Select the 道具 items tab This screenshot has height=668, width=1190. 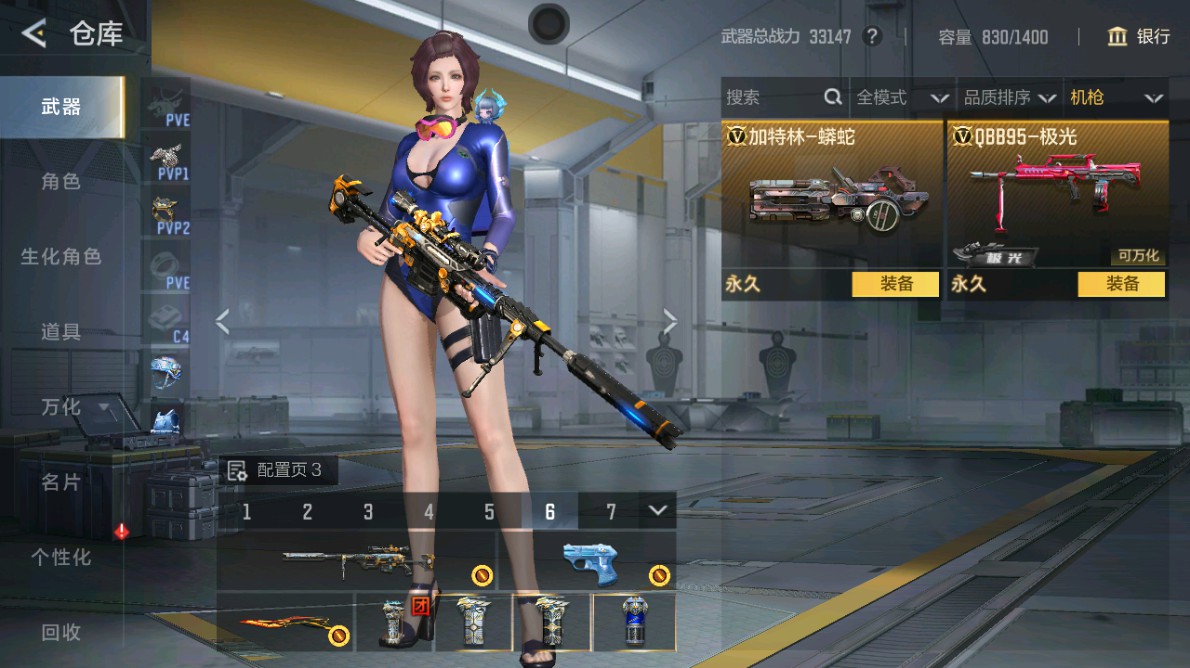click(x=61, y=332)
